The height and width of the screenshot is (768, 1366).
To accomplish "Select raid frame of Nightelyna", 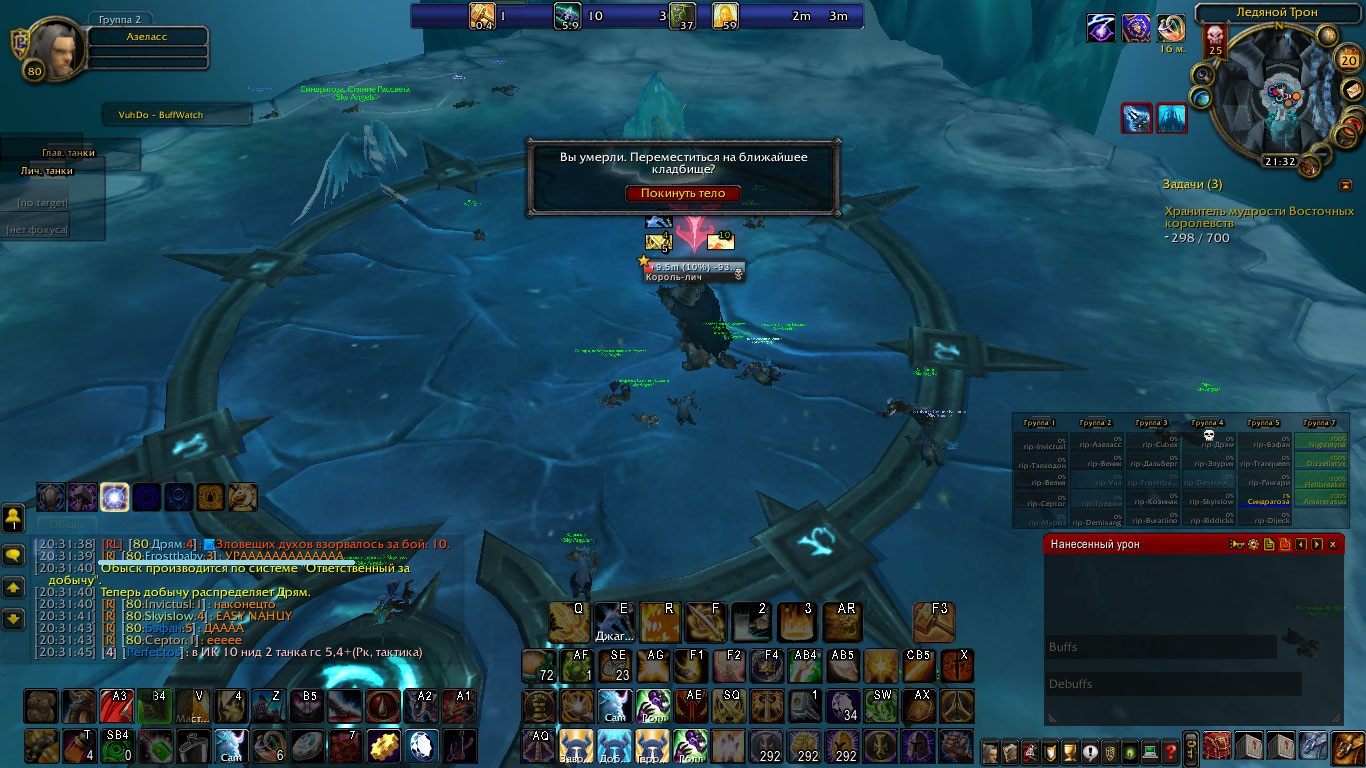I will 1320,444.
